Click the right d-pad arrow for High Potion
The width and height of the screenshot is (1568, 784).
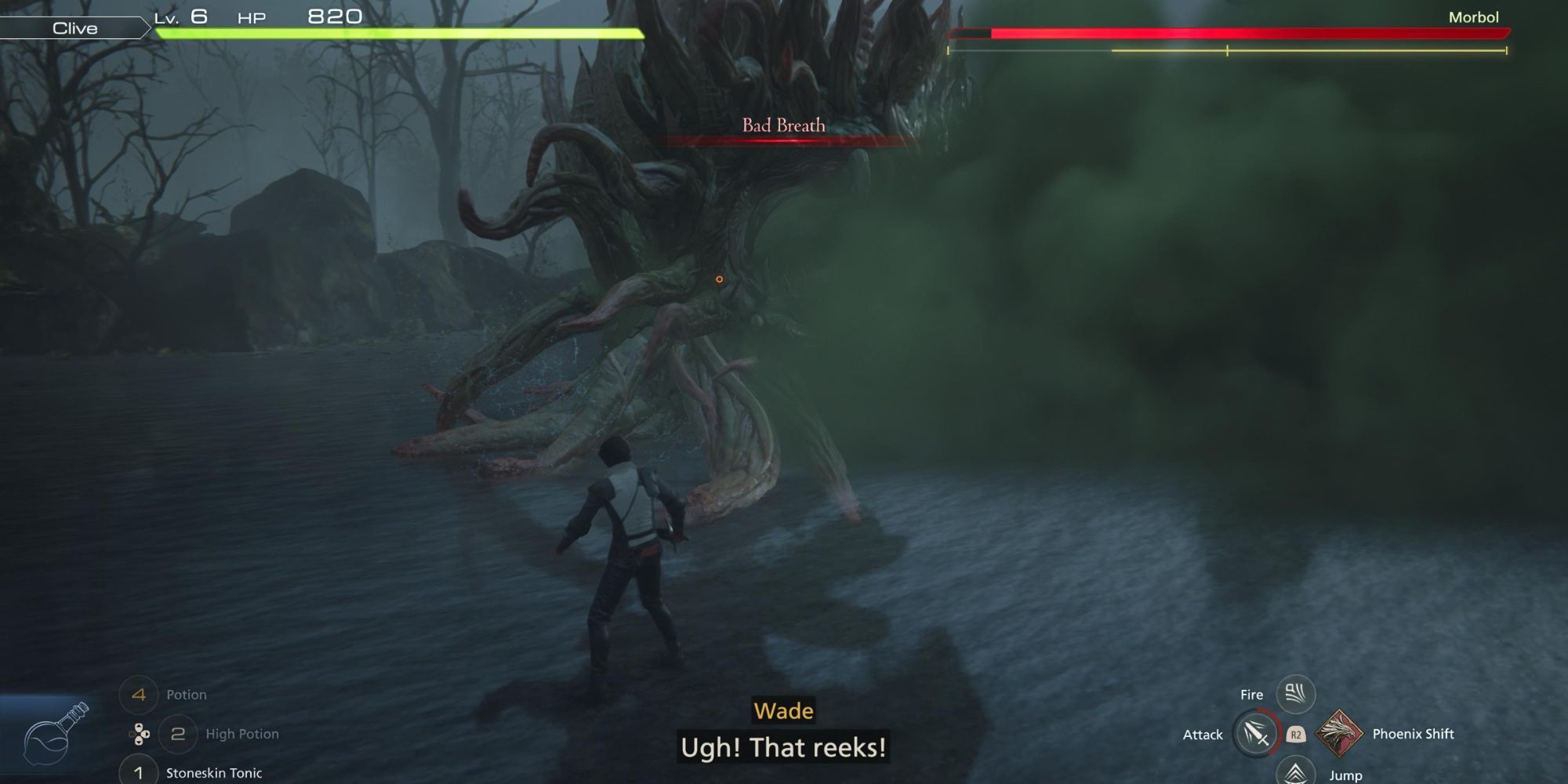(x=146, y=734)
